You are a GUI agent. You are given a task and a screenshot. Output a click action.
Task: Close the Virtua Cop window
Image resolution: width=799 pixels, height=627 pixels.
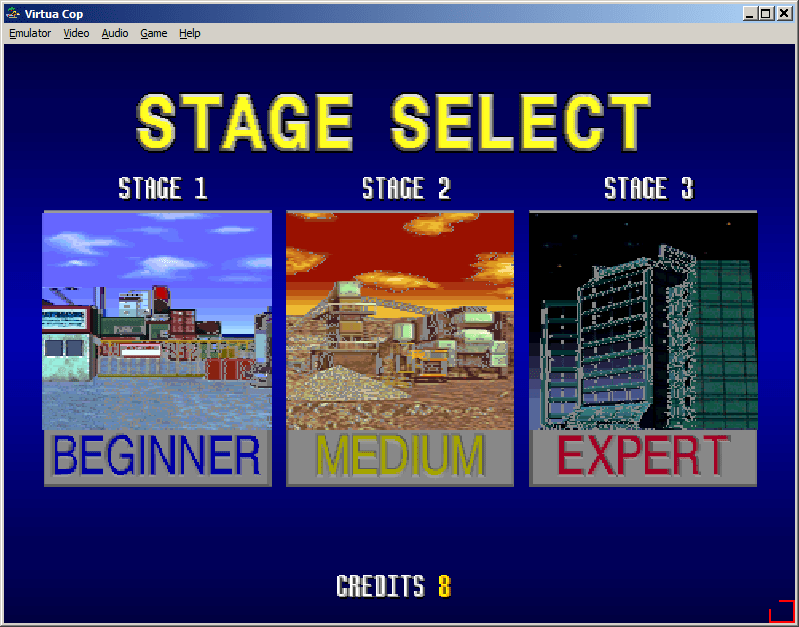pyautogui.click(x=785, y=13)
